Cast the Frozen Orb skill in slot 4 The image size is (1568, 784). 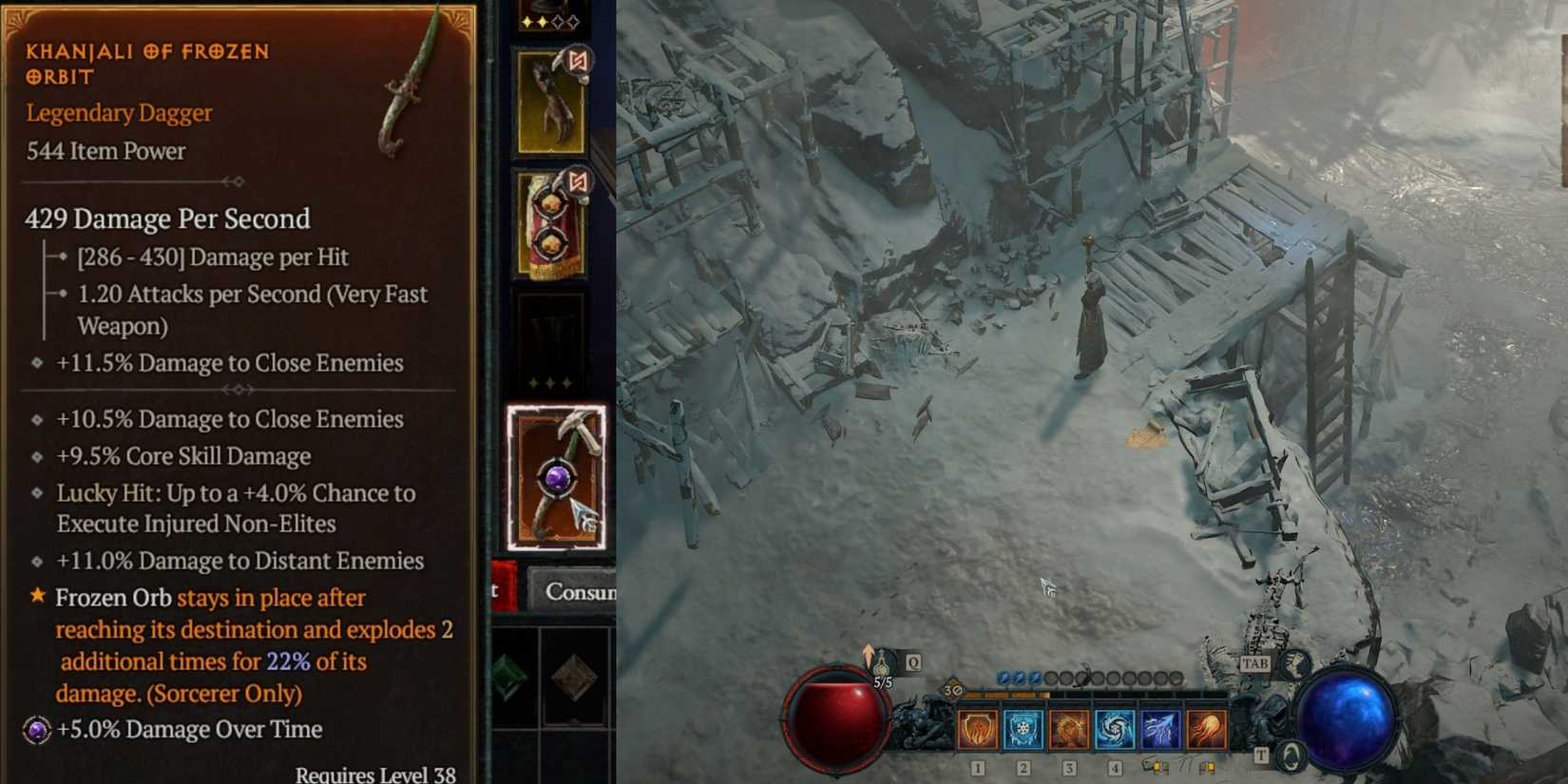point(1114,727)
